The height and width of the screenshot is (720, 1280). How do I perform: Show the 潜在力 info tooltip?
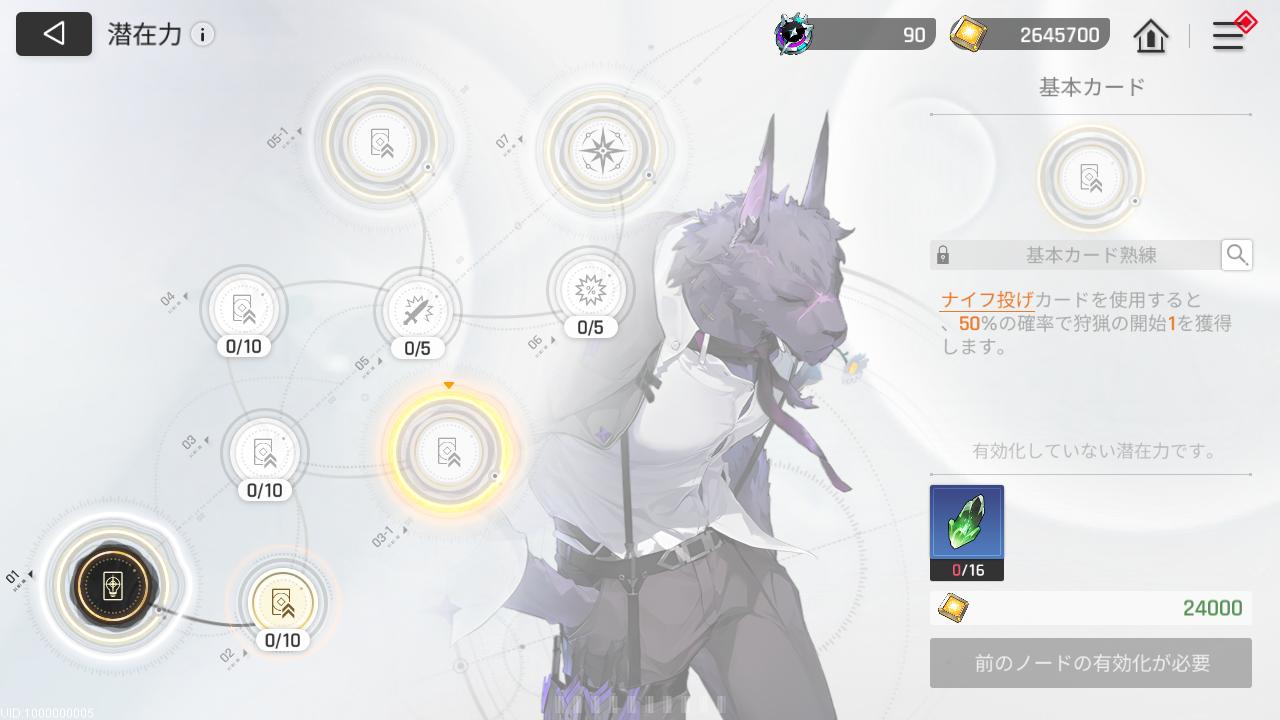[203, 35]
